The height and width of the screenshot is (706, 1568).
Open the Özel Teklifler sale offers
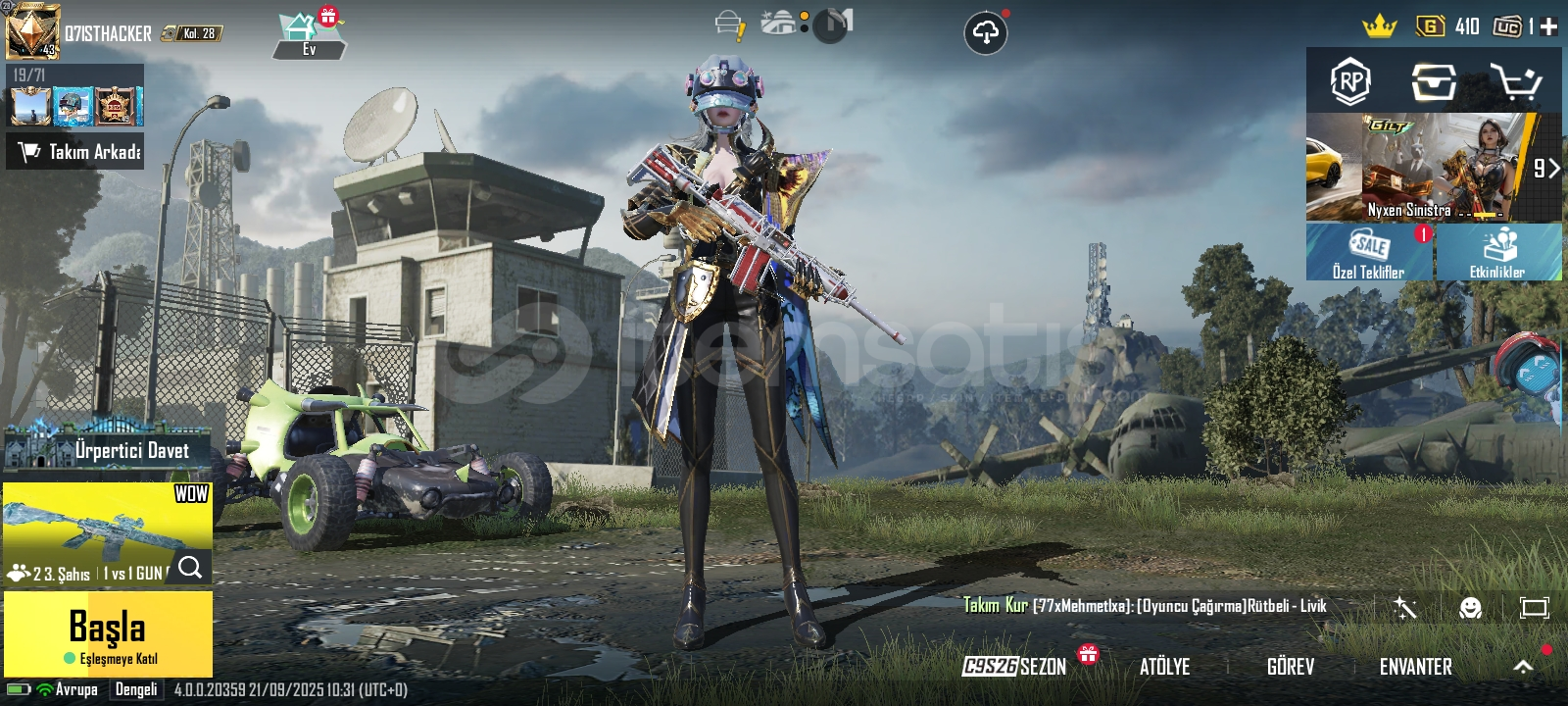tap(1369, 252)
